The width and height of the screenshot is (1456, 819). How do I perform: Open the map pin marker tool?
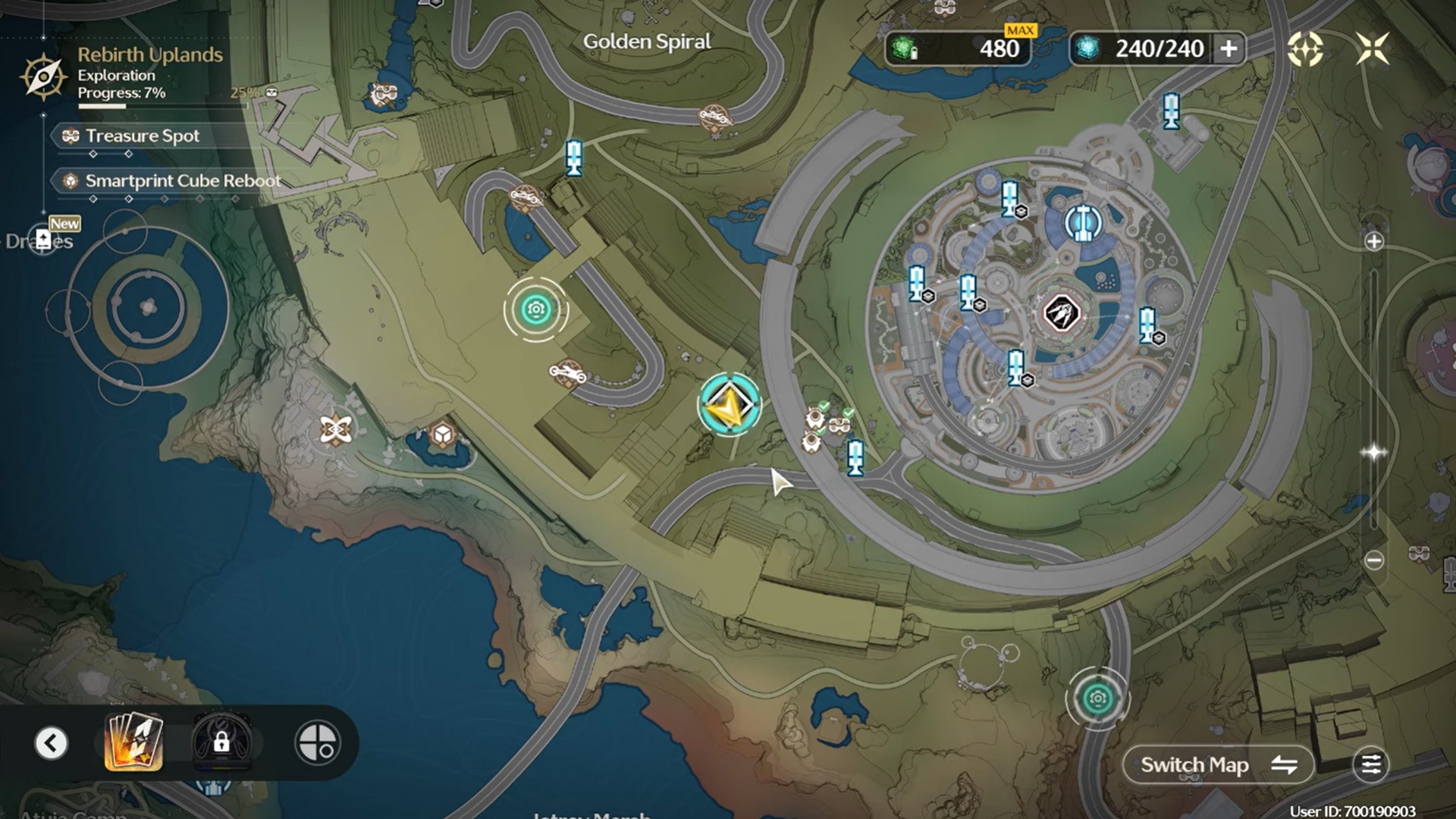coord(318,742)
